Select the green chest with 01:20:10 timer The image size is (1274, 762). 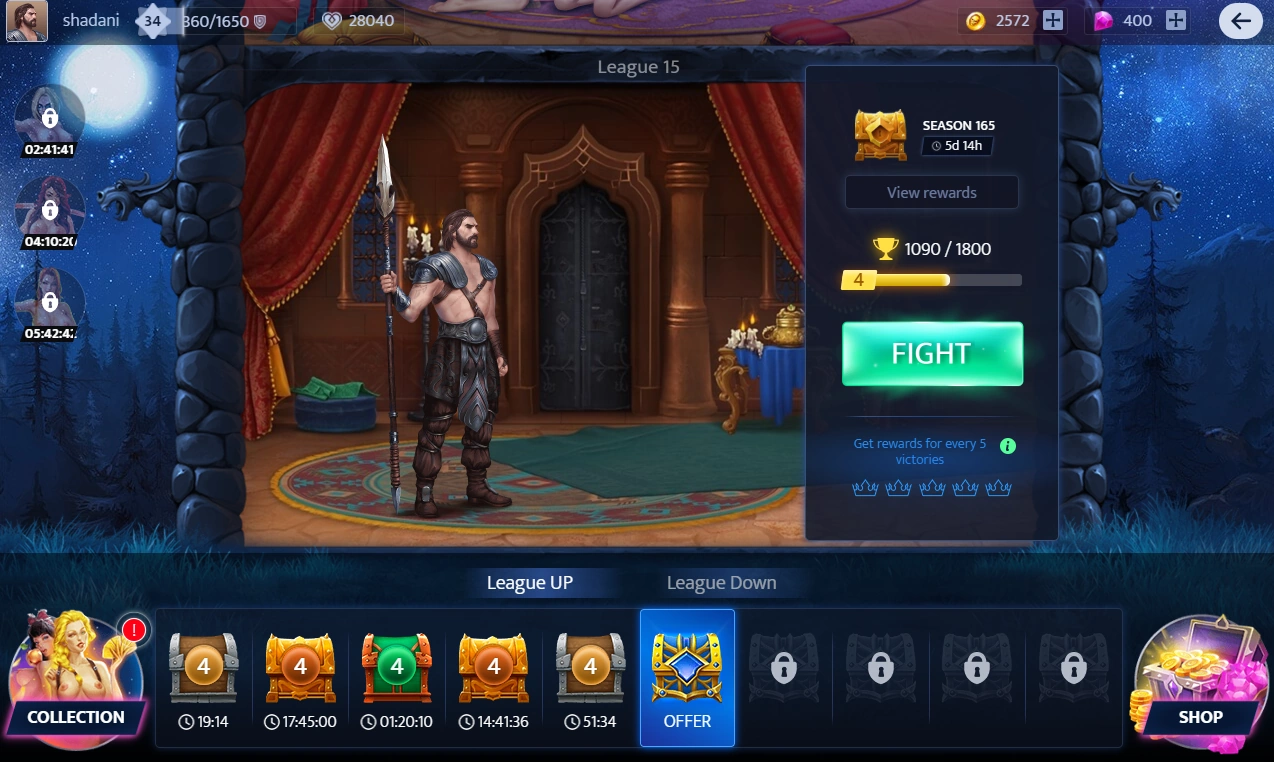tap(397, 668)
